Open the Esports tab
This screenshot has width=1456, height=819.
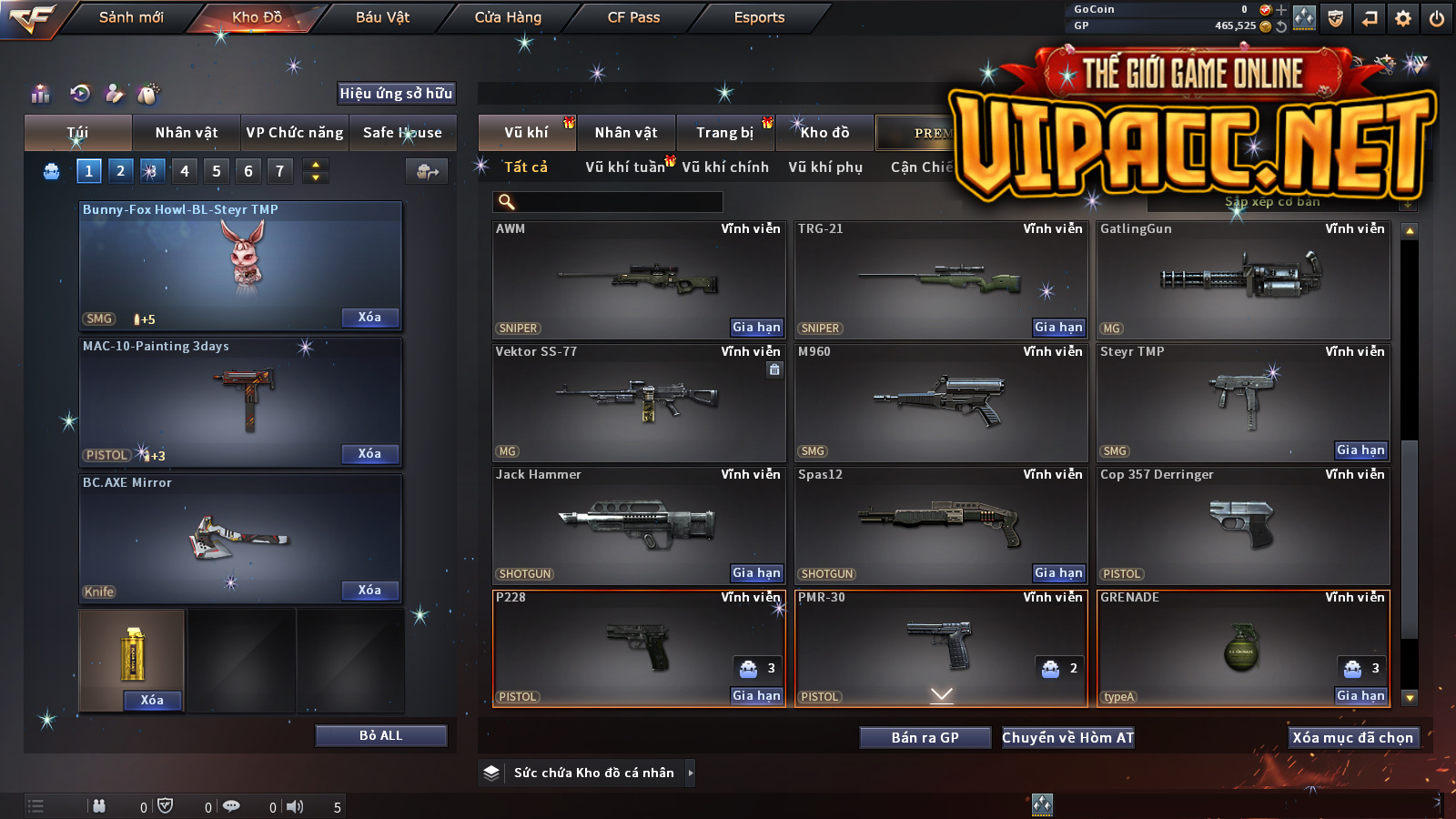759,17
